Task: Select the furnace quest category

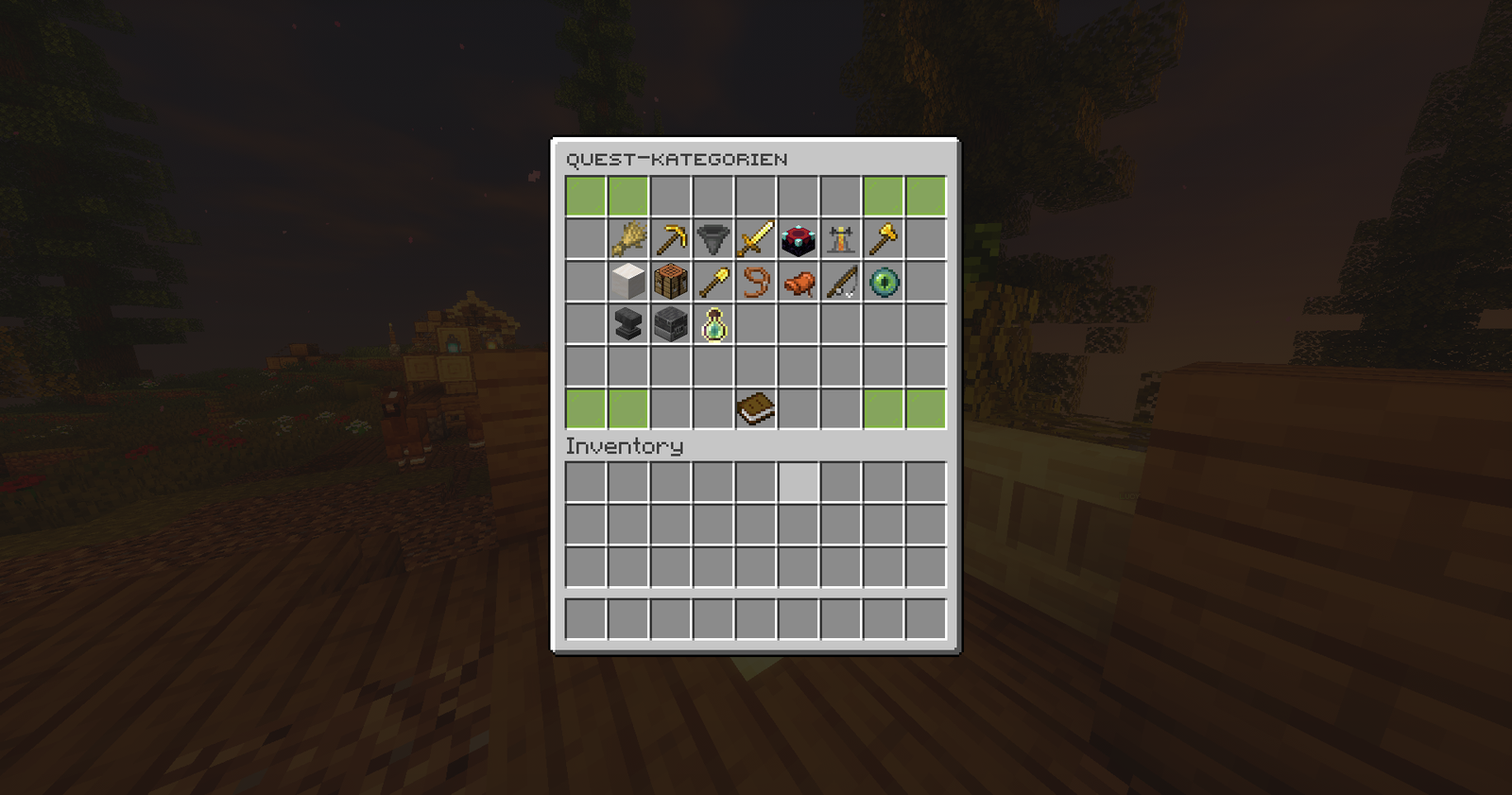Action: [x=670, y=324]
